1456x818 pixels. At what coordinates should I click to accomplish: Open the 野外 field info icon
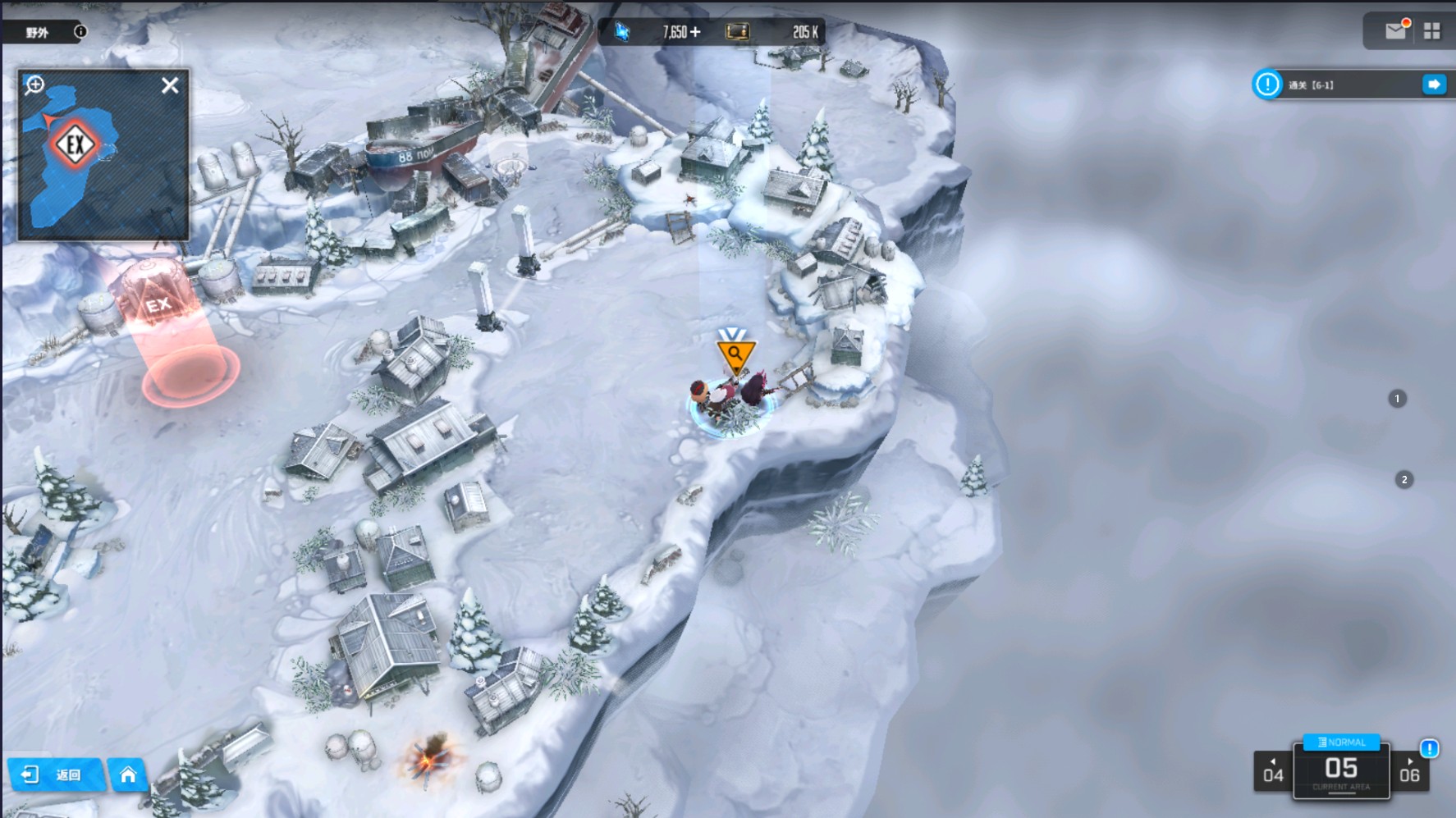click(x=80, y=32)
